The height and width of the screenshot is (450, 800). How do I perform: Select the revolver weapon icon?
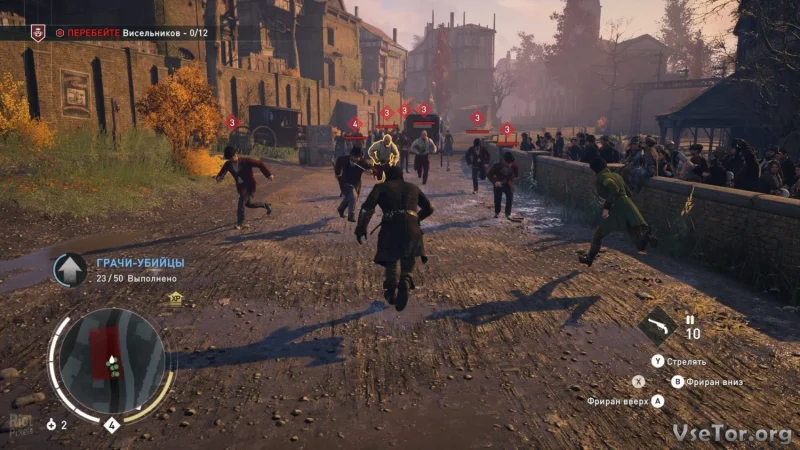tap(659, 326)
